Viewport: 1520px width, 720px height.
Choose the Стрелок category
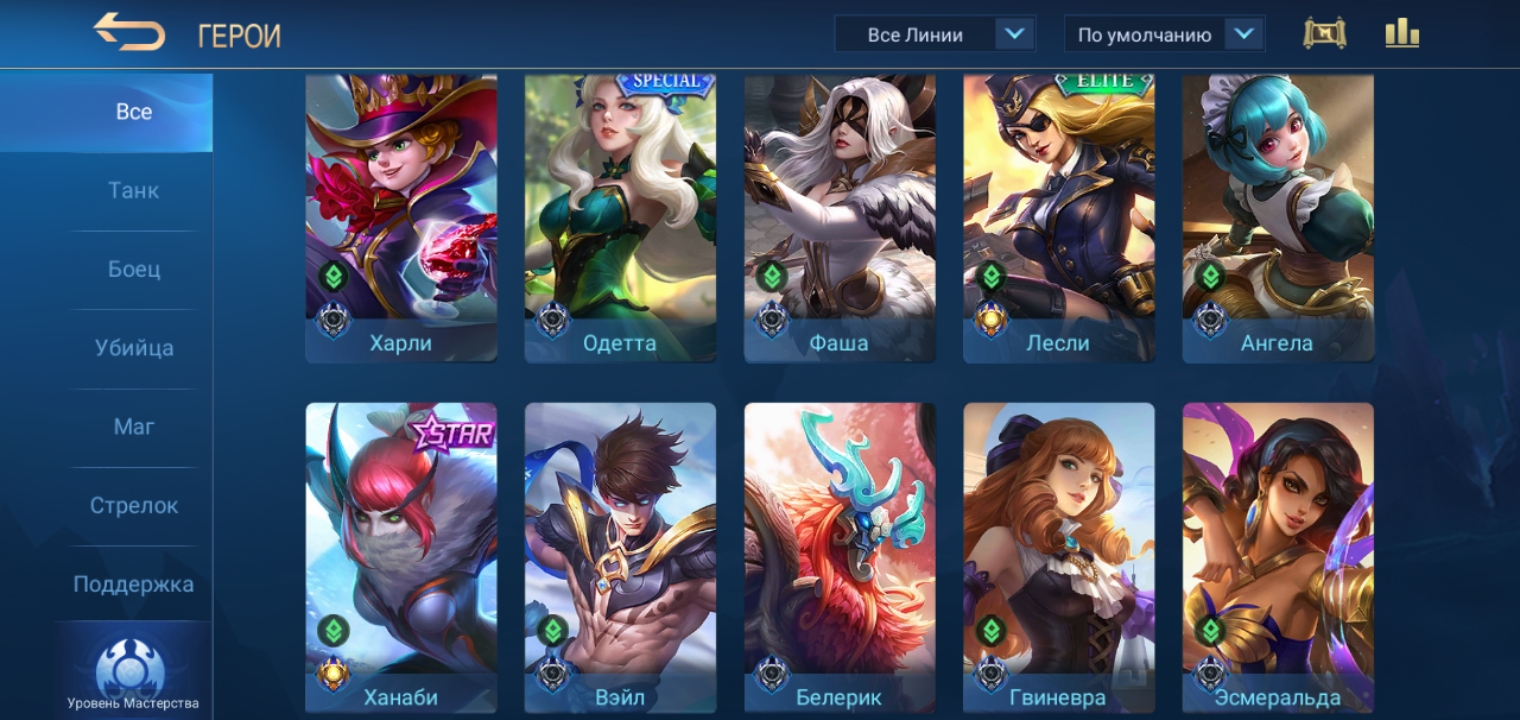coord(133,506)
